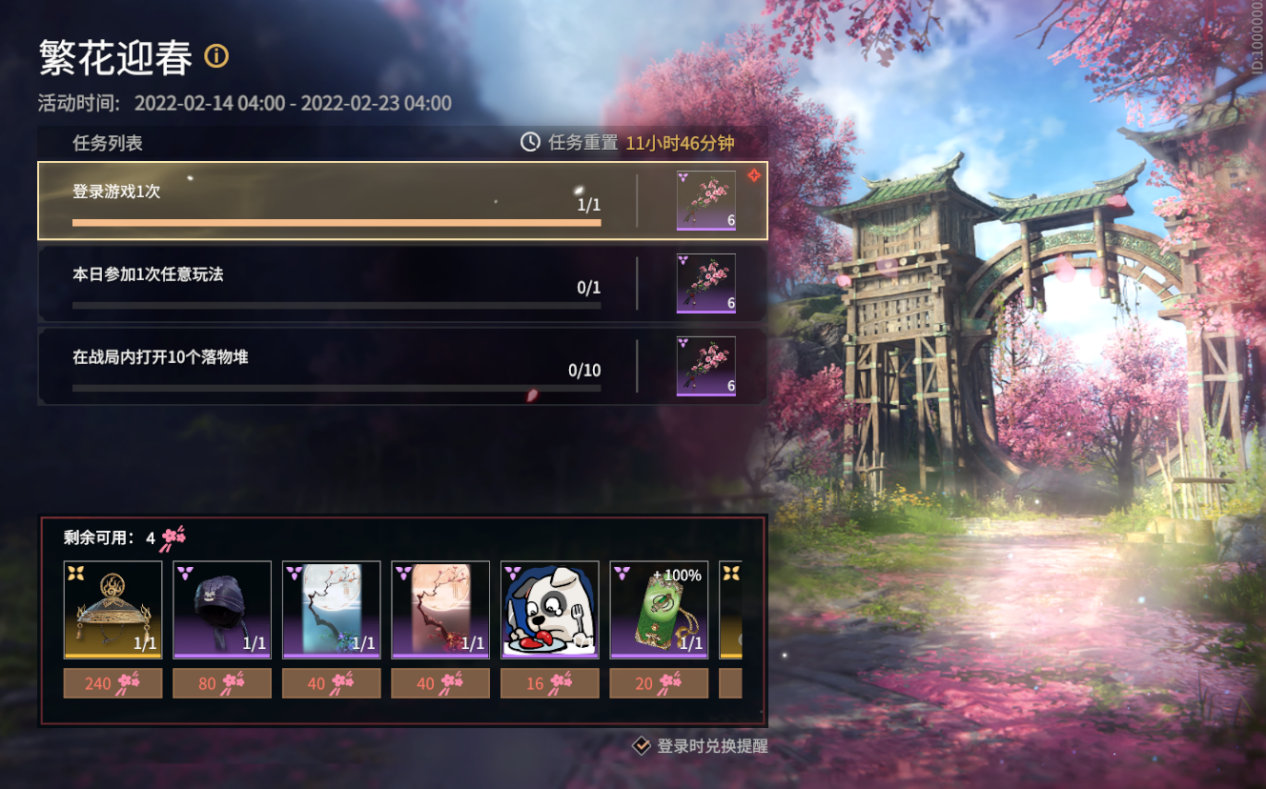The image size is (1266, 789).
Task: View the blossom reward for 在战局内打开10个落物堆
Action: click(706, 366)
